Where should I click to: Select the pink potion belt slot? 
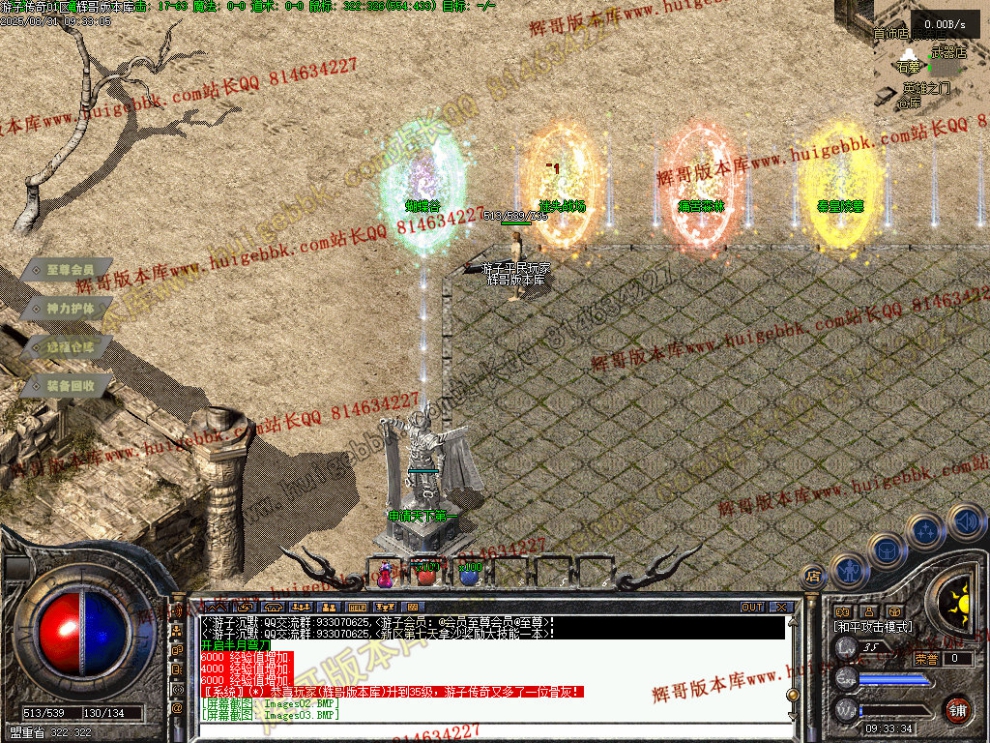(384, 574)
